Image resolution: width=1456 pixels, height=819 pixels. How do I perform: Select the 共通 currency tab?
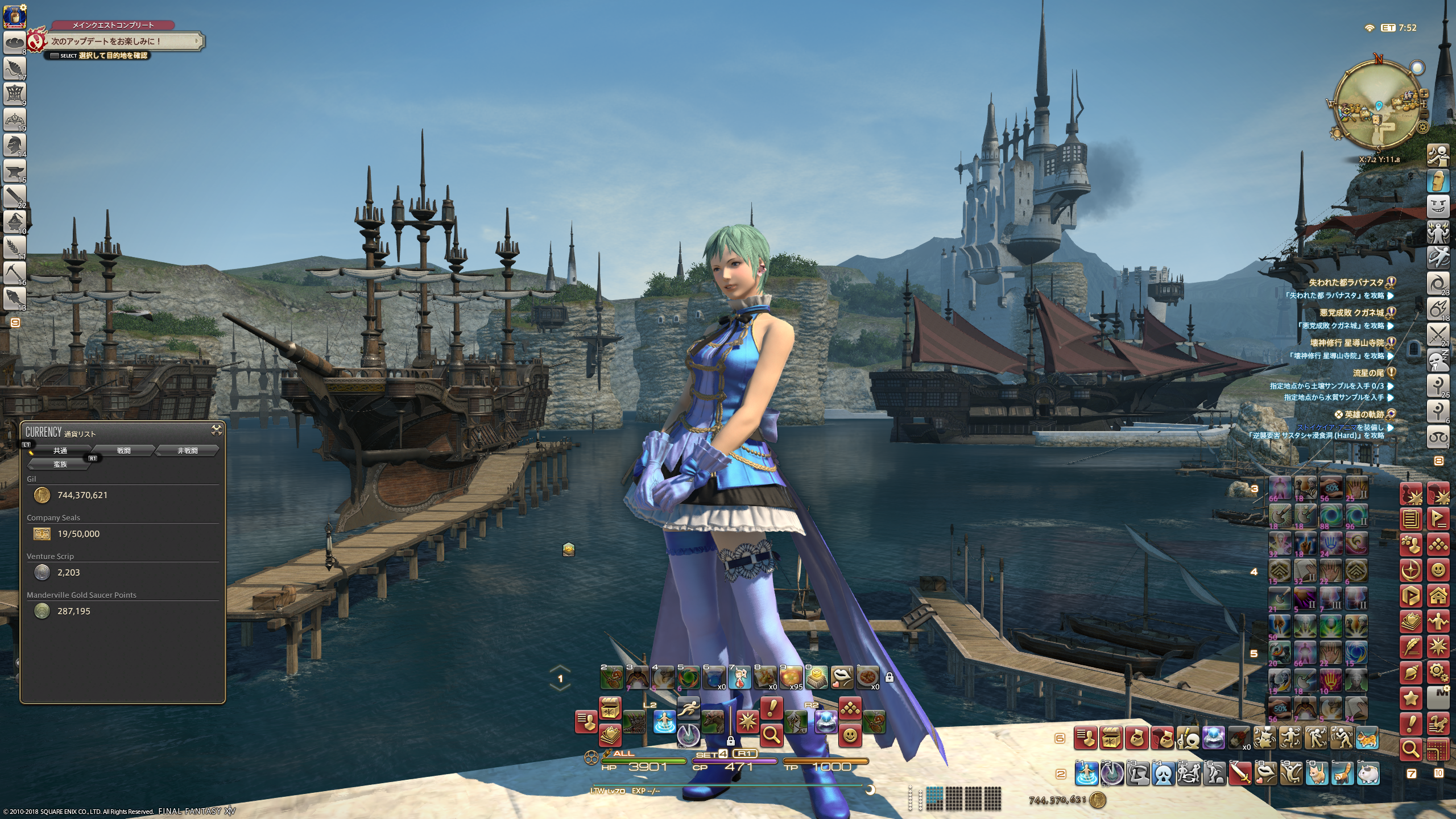pos(60,450)
